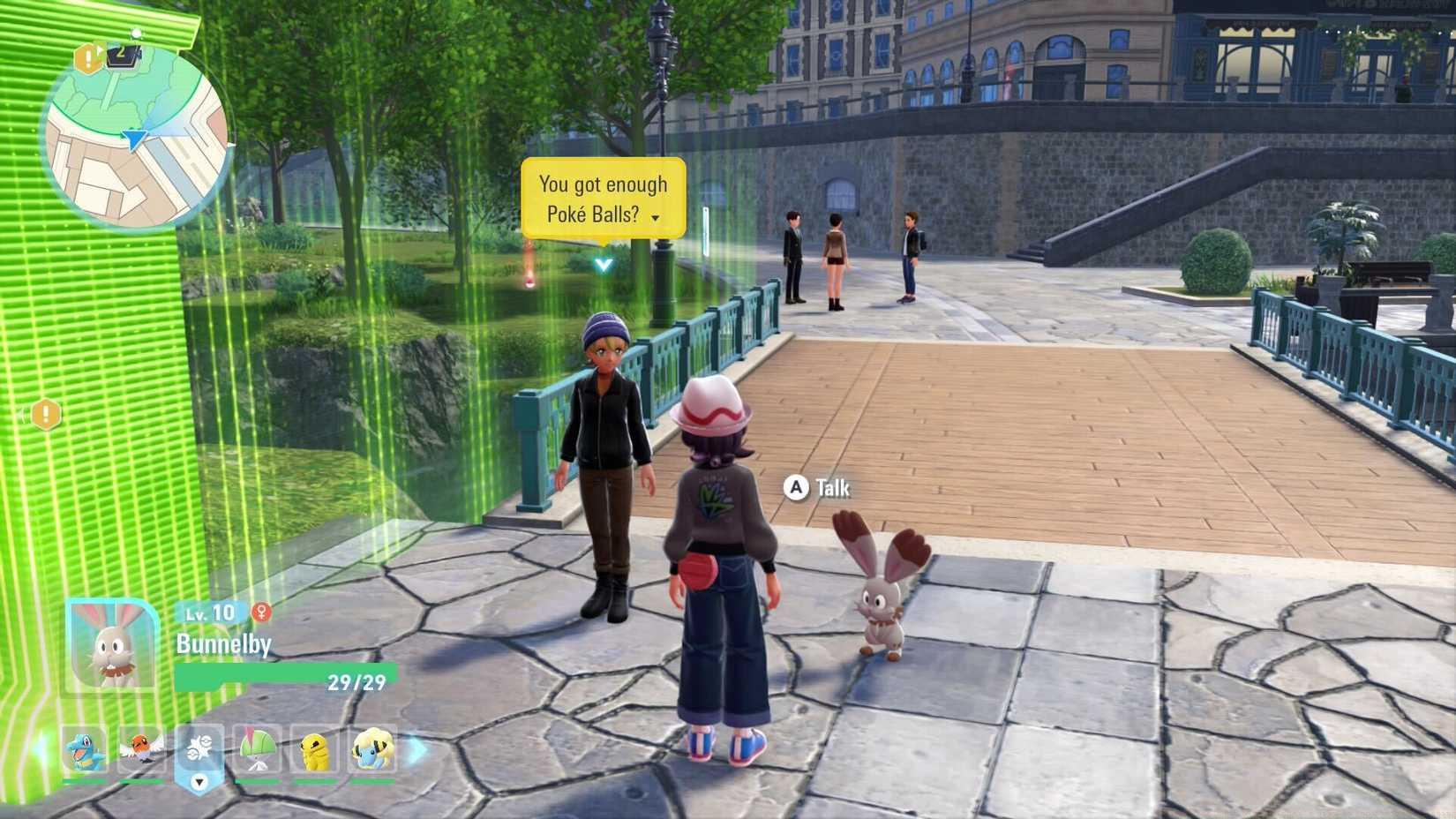Click the 'You got enough Poké Balls?' speech bubble
The width and height of the screenshot is (1456, 819).
tap(603, 198)
